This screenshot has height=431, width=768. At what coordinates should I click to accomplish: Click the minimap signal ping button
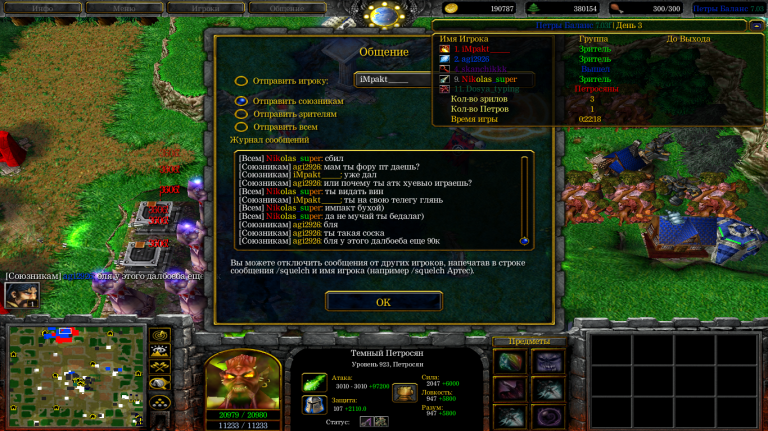click(x=159, y=335)
